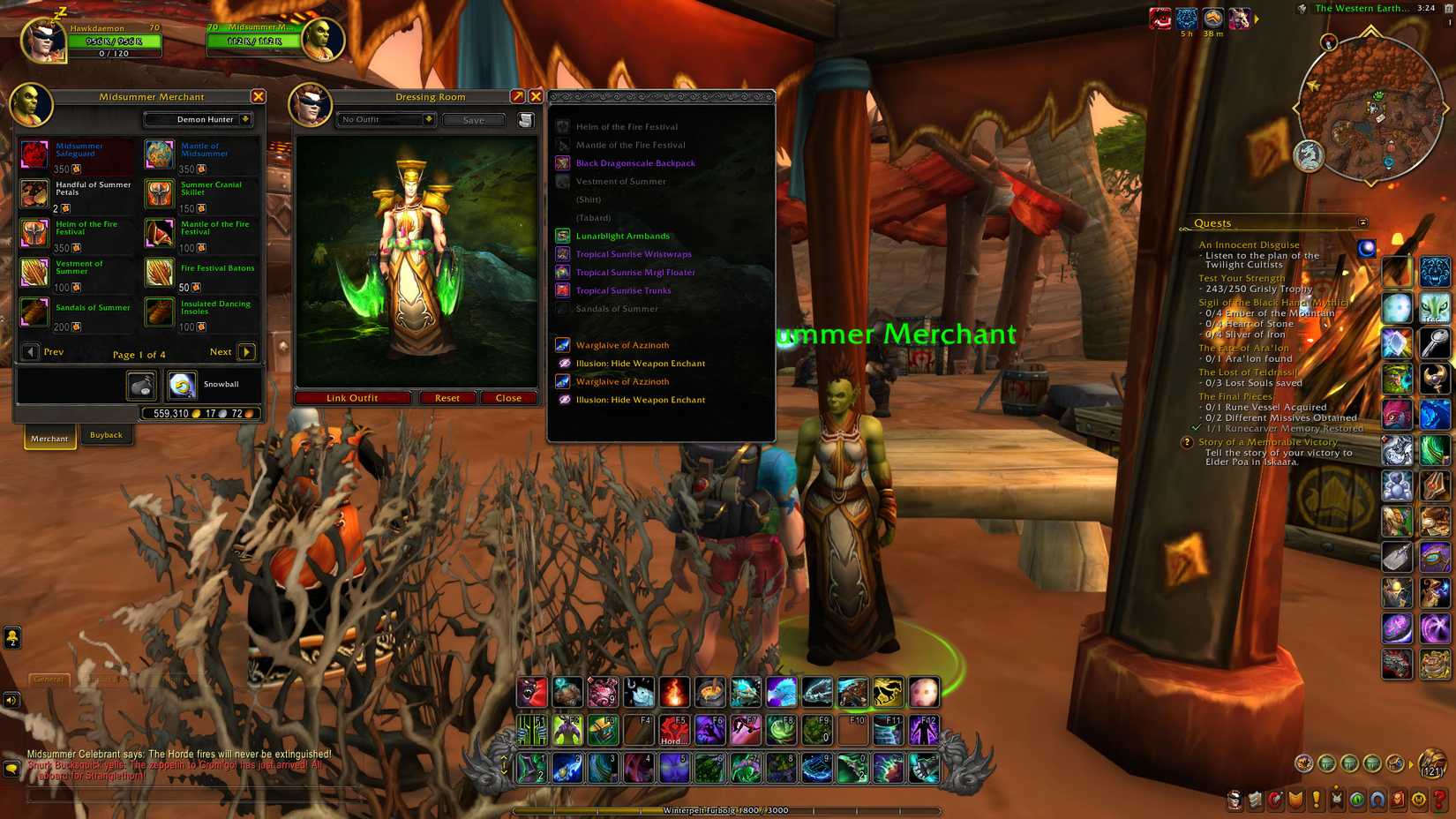Viewport: 1456px width, 819px height.
Task: Click the Handful of Summer Petals icon
Action: pos(34,193)
